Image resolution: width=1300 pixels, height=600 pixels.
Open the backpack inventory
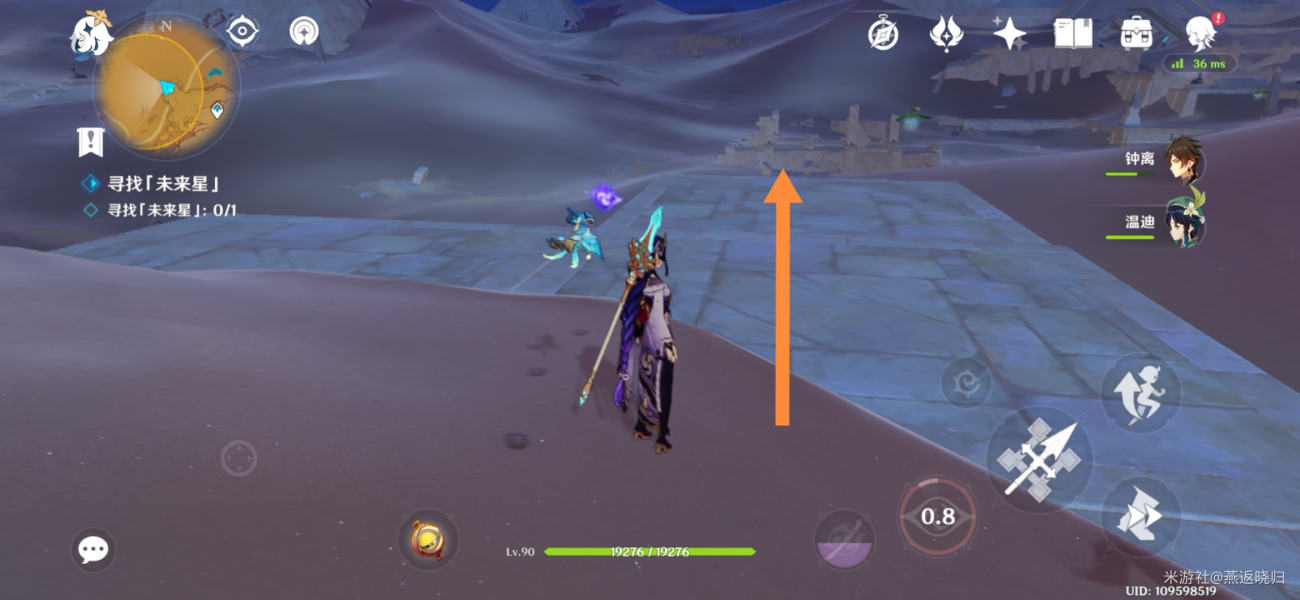(x=1136, y=34)
